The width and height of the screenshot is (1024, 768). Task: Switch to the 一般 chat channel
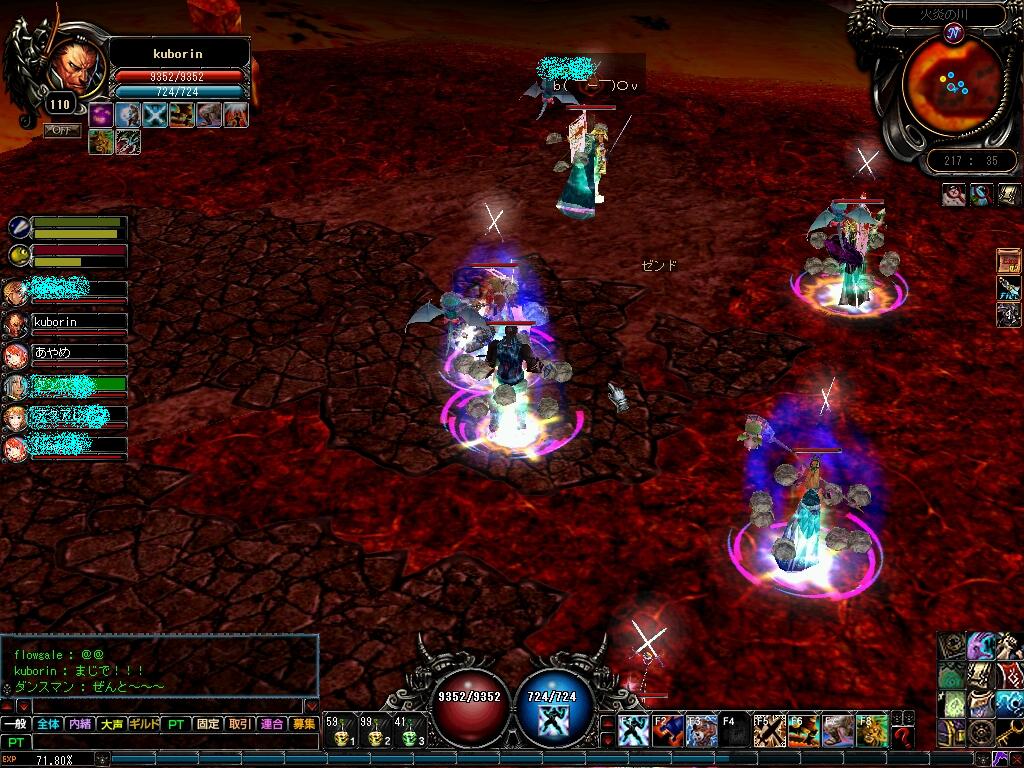(x=16, y=724)
